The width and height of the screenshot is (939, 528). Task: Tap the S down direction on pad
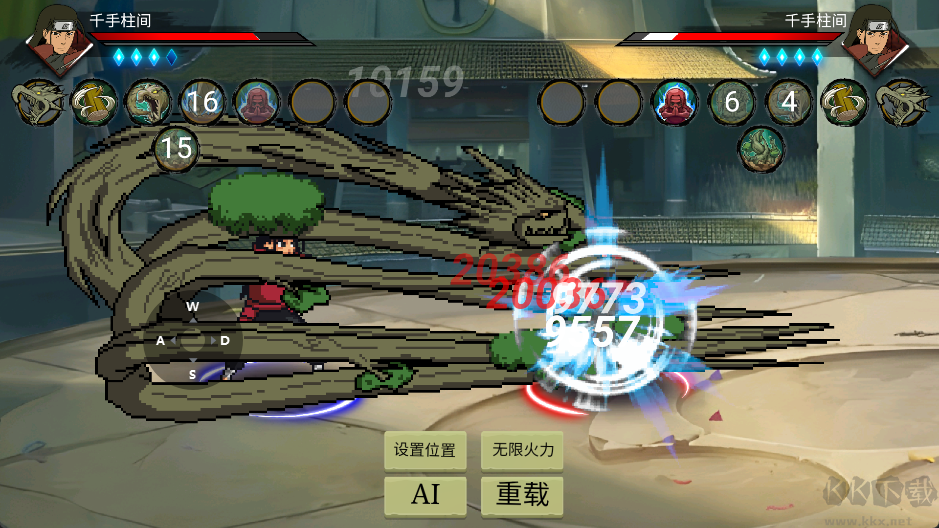click(193, 374)
